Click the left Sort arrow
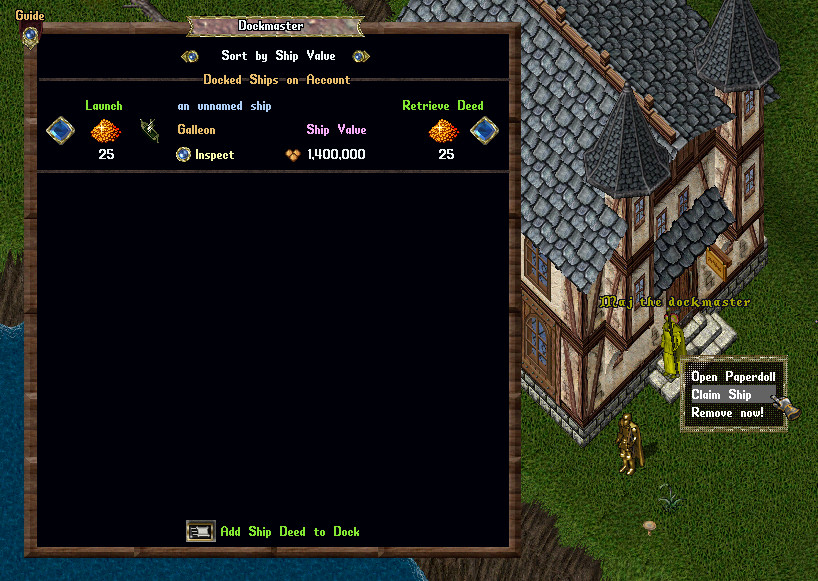The height and width of the screenshot is (581, 818). coord(189,56)
